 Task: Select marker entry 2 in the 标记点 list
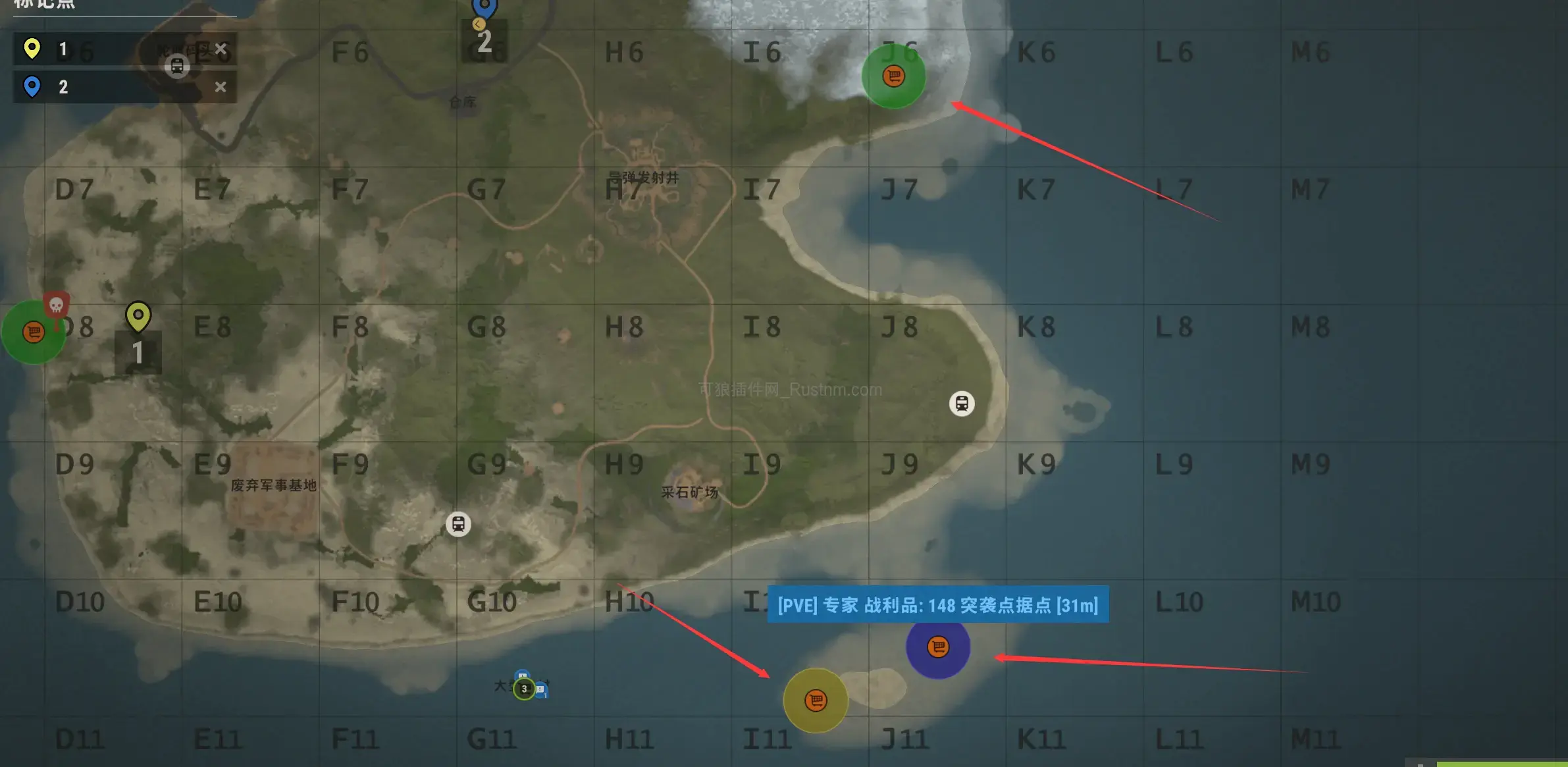(x=99, y=86)
